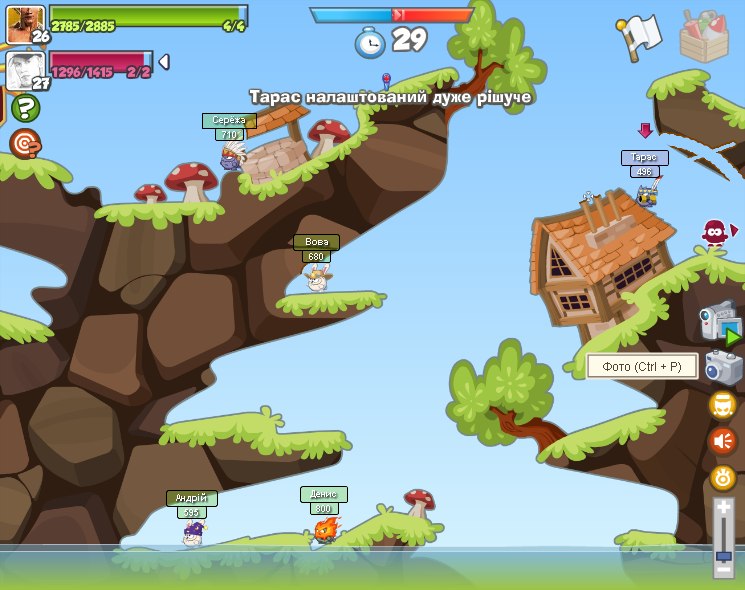Click the blue zoom slider handle
This screenshot has width=745, height=590.
point(723,555)
